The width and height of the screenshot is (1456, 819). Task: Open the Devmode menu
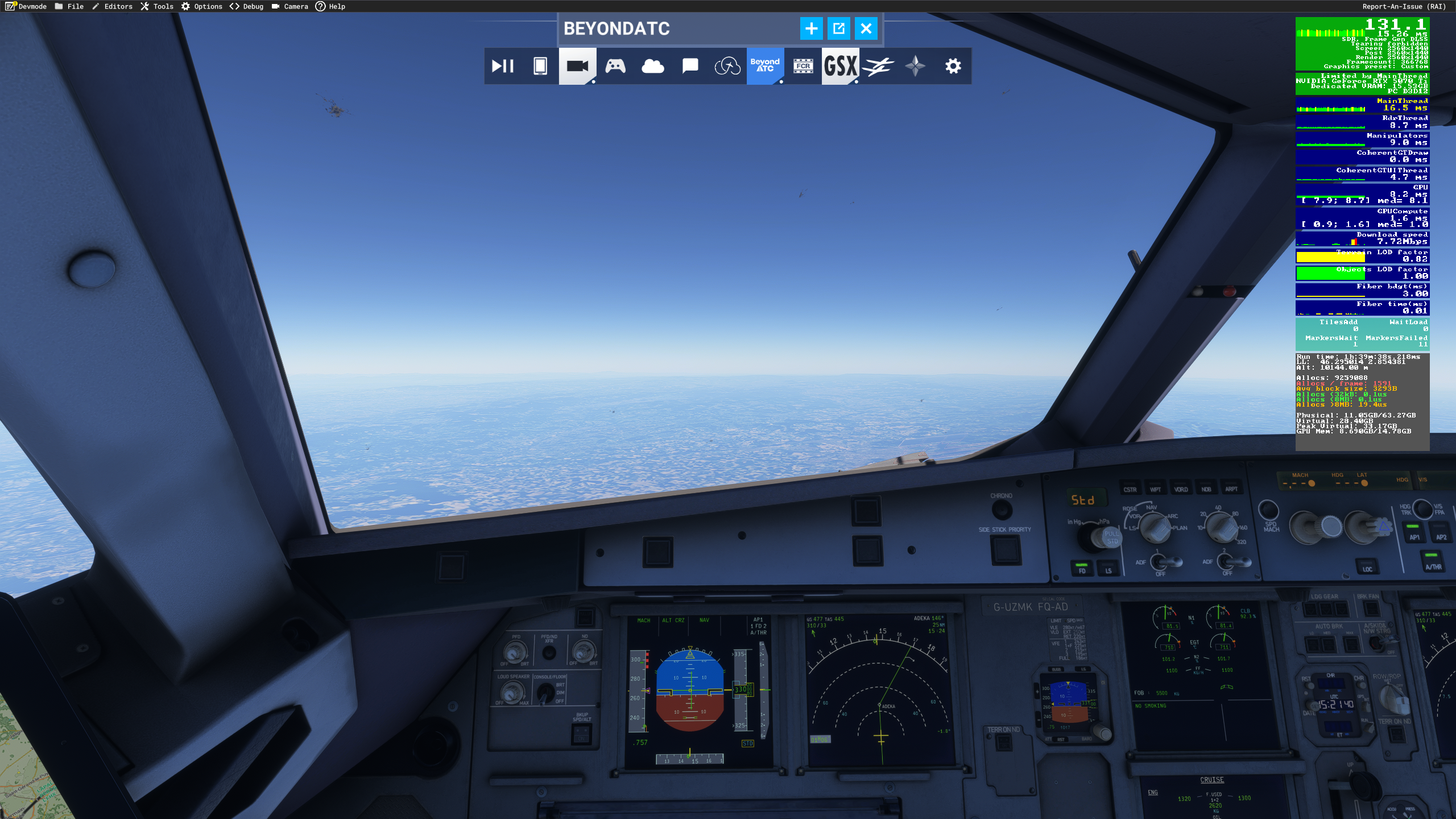coord(26,6)
